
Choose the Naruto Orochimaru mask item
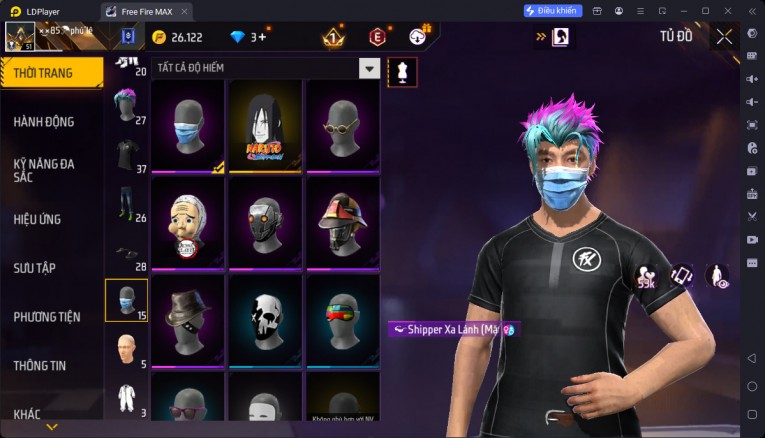265,127
